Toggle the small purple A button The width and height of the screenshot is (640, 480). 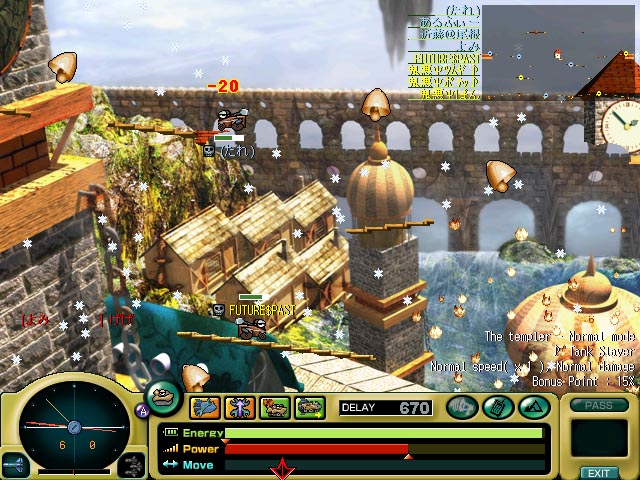(x=141, y=408)
